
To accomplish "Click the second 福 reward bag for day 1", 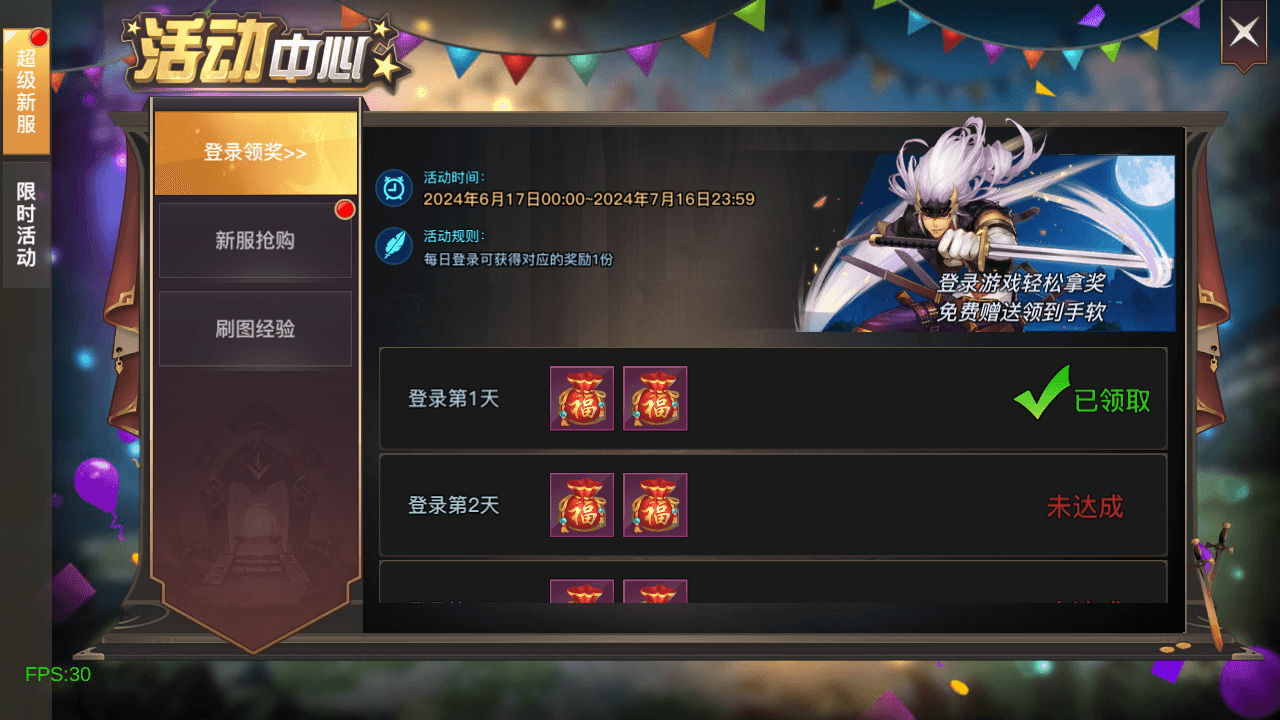I will coord(655,398).
